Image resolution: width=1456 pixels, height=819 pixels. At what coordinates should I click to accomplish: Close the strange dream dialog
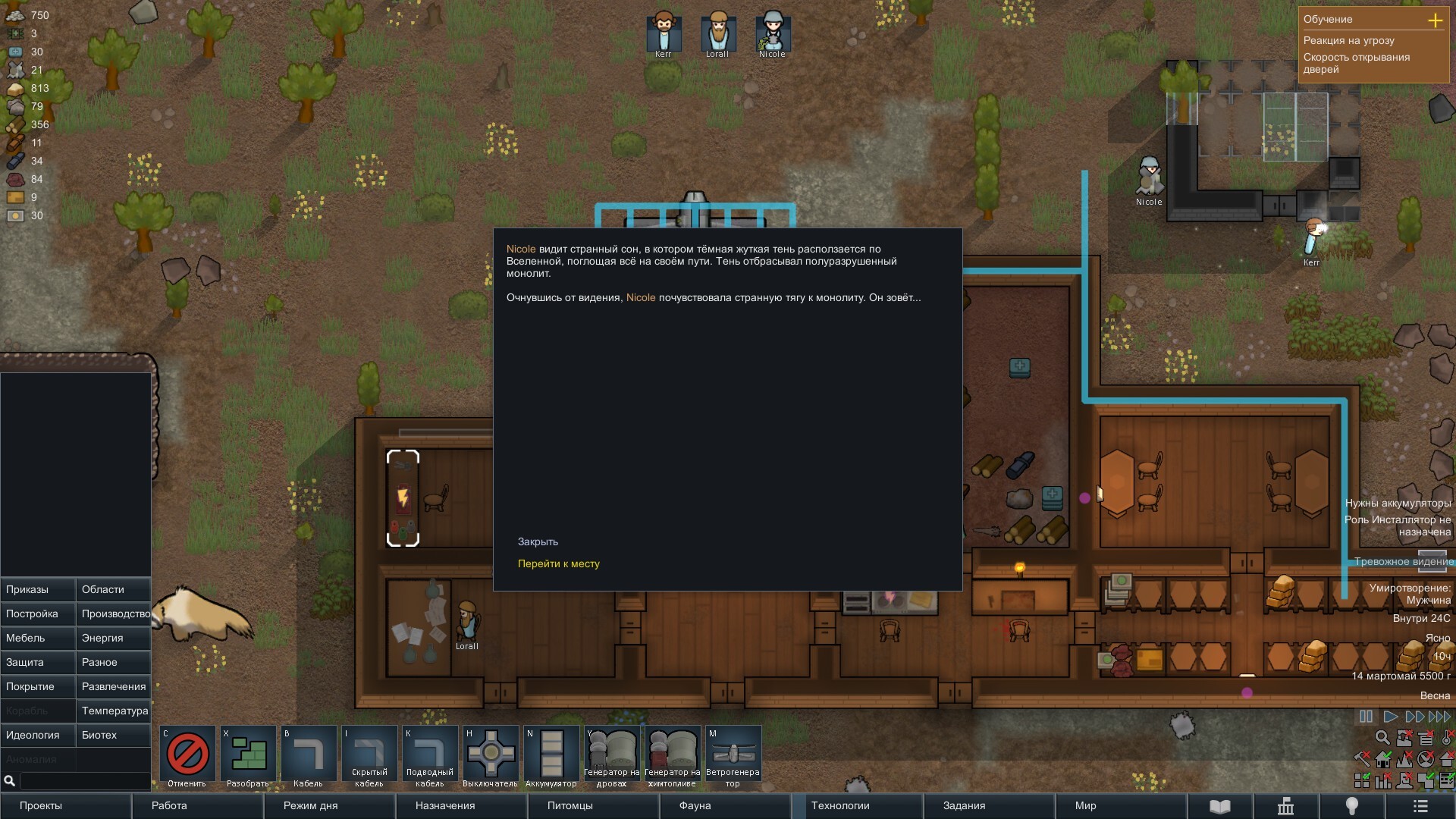[538, 541]
